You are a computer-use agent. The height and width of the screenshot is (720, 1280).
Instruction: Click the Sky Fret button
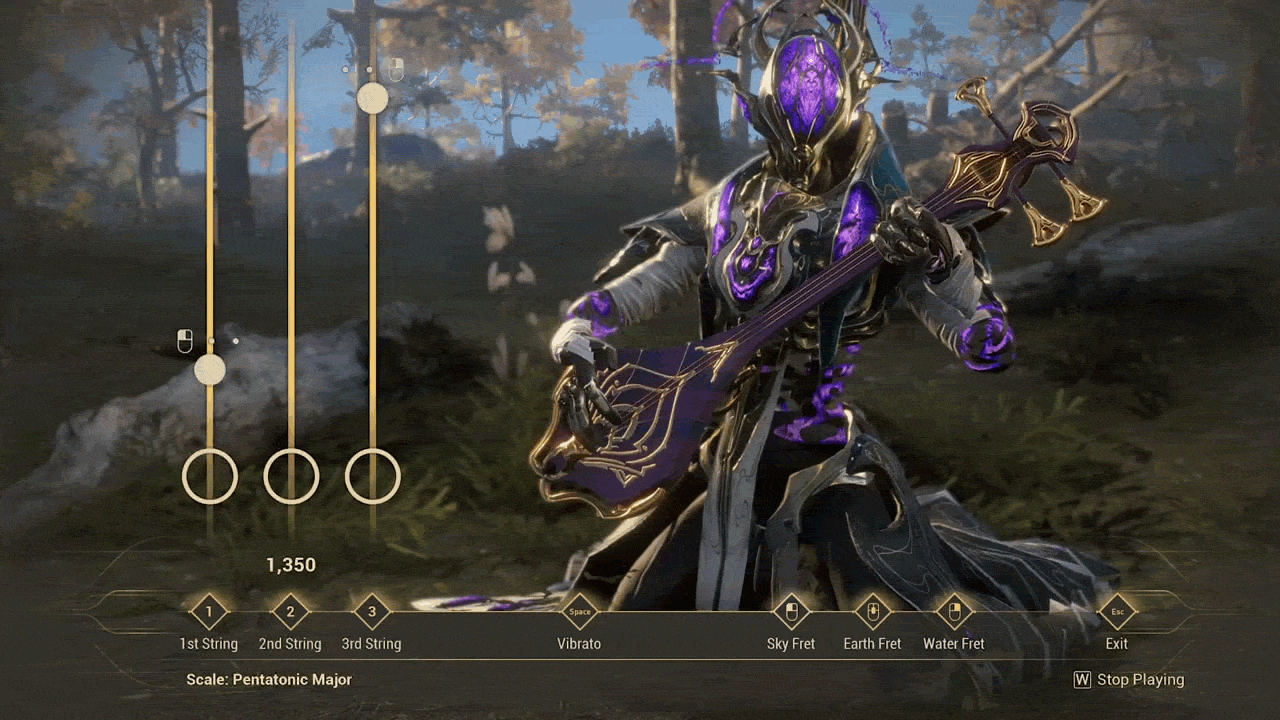pos(791,612)
